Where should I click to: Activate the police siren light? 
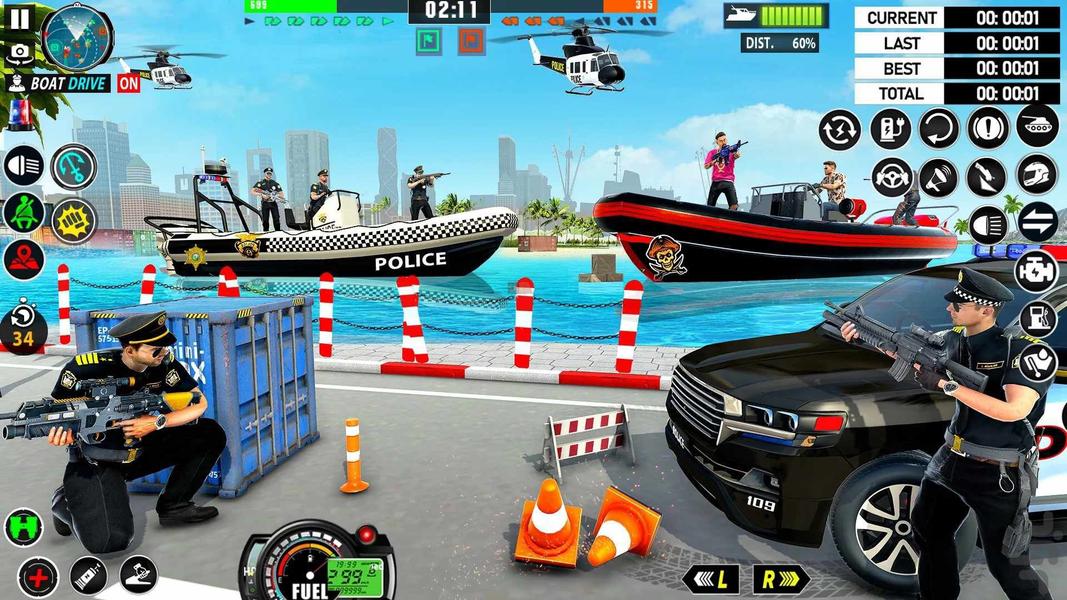(20, 117)
